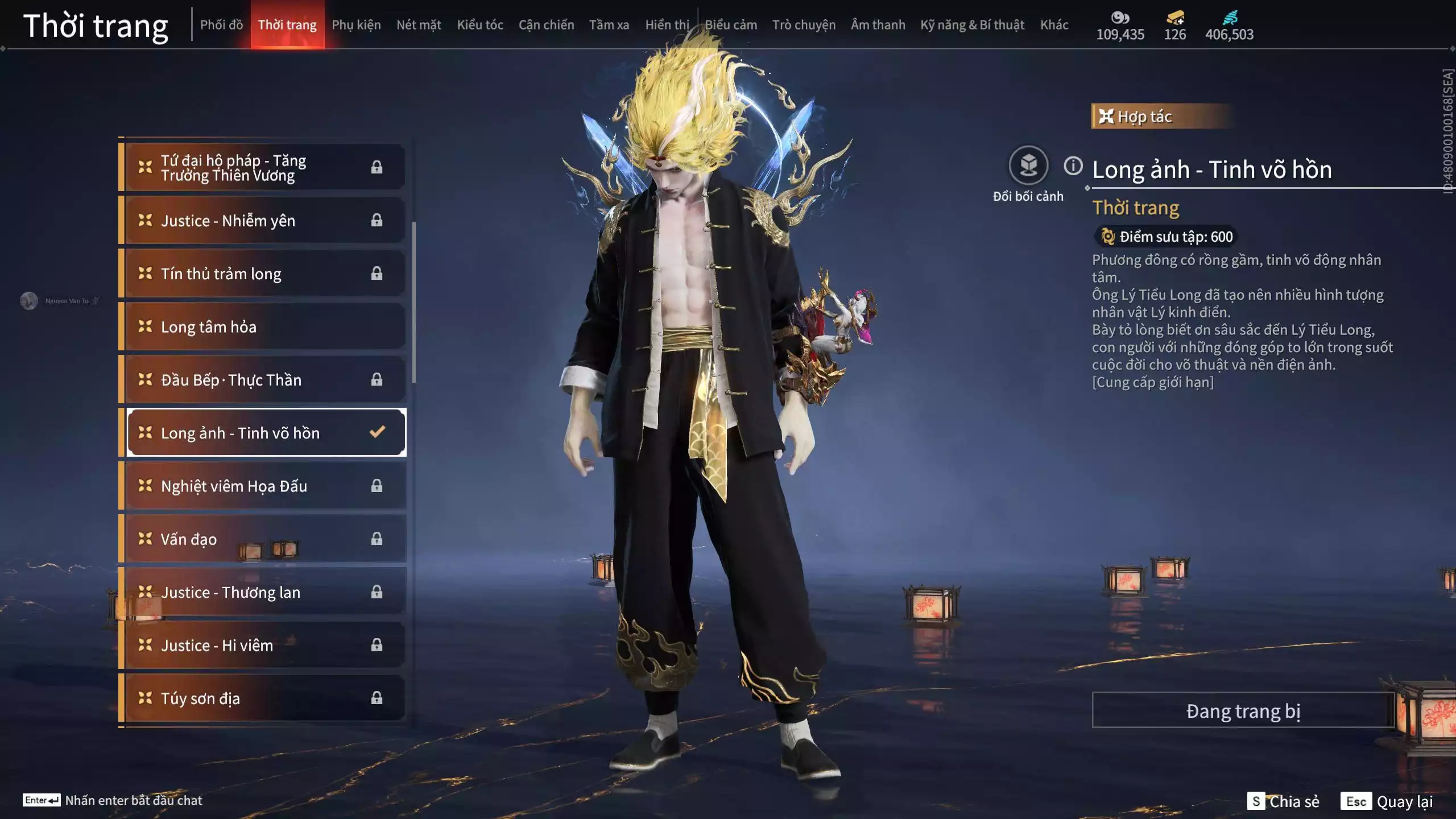The width and height of the screenshot is (1456, 819).
Task: Switch to the Phối đồ tab
Action: click(x=221, y=25)
